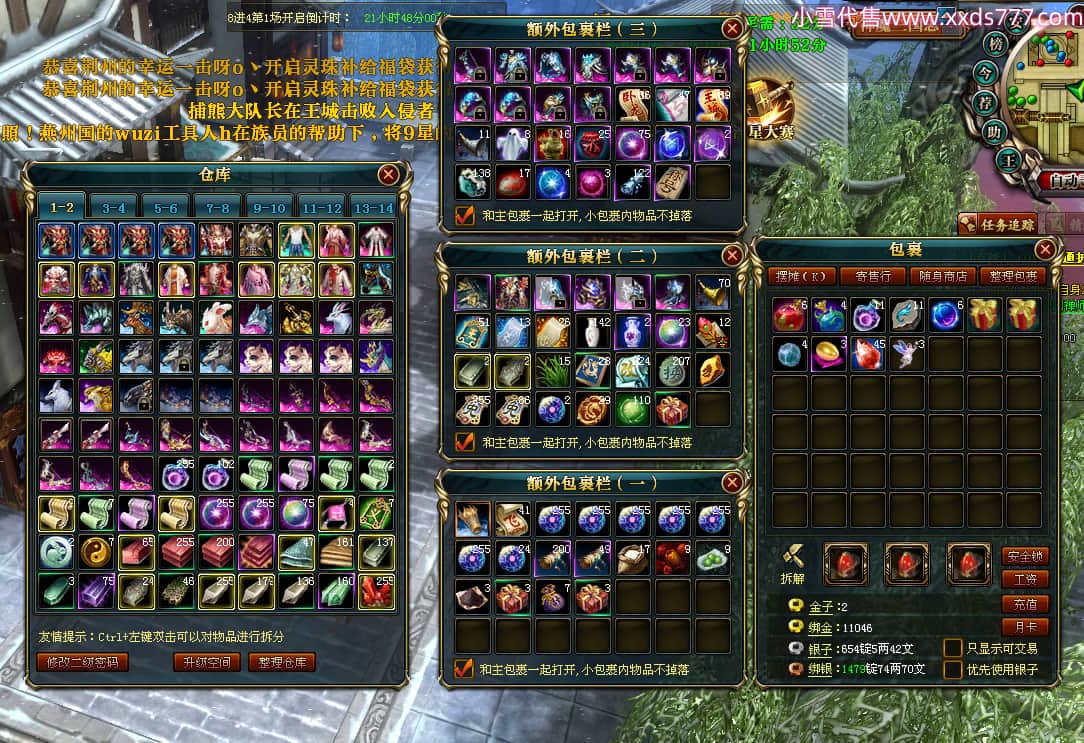Toggle the 优先使用银子 checkbox
Image resolution: width=1084 pixels, height=743 pixels.
[953, 670]
